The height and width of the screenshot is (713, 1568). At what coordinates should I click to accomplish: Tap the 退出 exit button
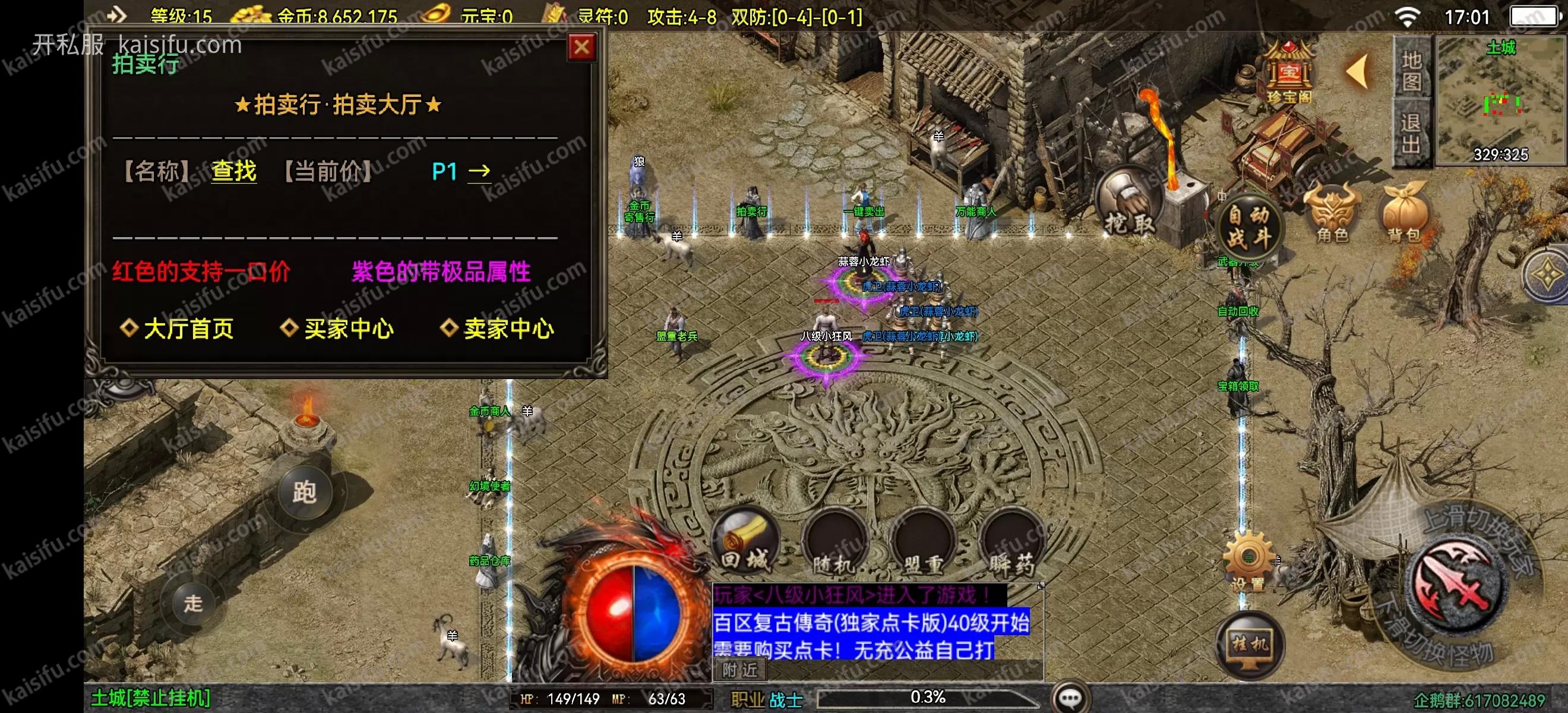(1412, 134)
